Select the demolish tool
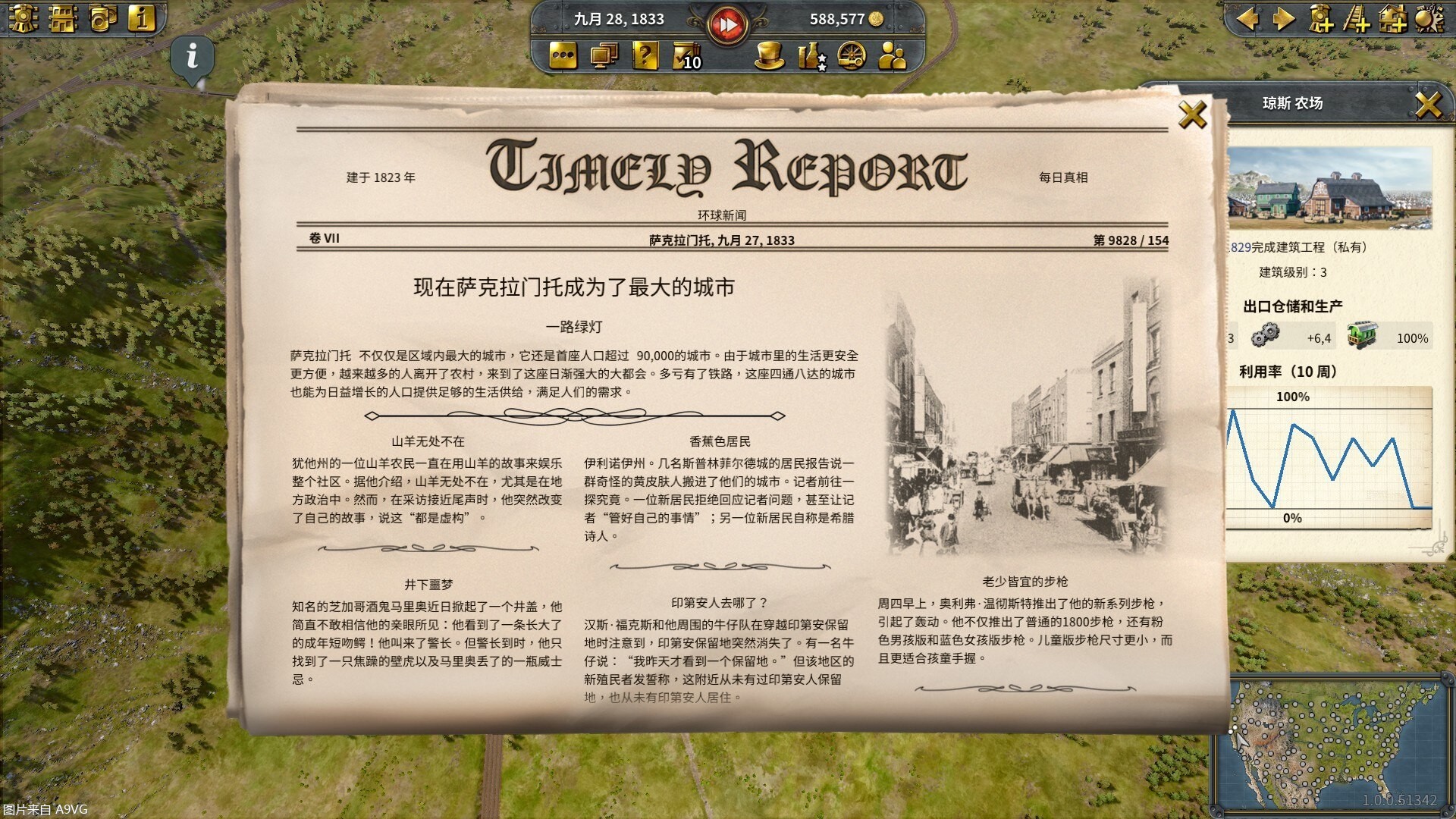Viewport: 1456px width, 819px height. pyautogui.click(x=1429, y=20)
